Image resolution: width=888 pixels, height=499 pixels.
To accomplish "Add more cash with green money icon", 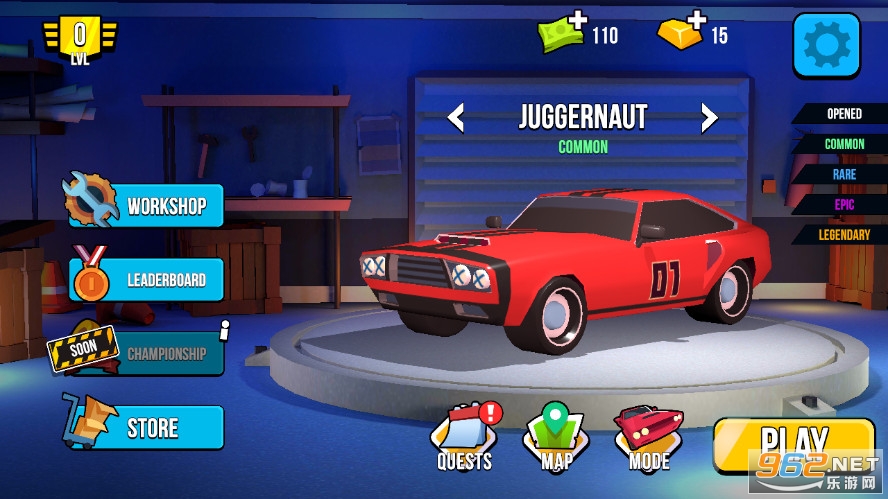I will (x=567, y=33).
